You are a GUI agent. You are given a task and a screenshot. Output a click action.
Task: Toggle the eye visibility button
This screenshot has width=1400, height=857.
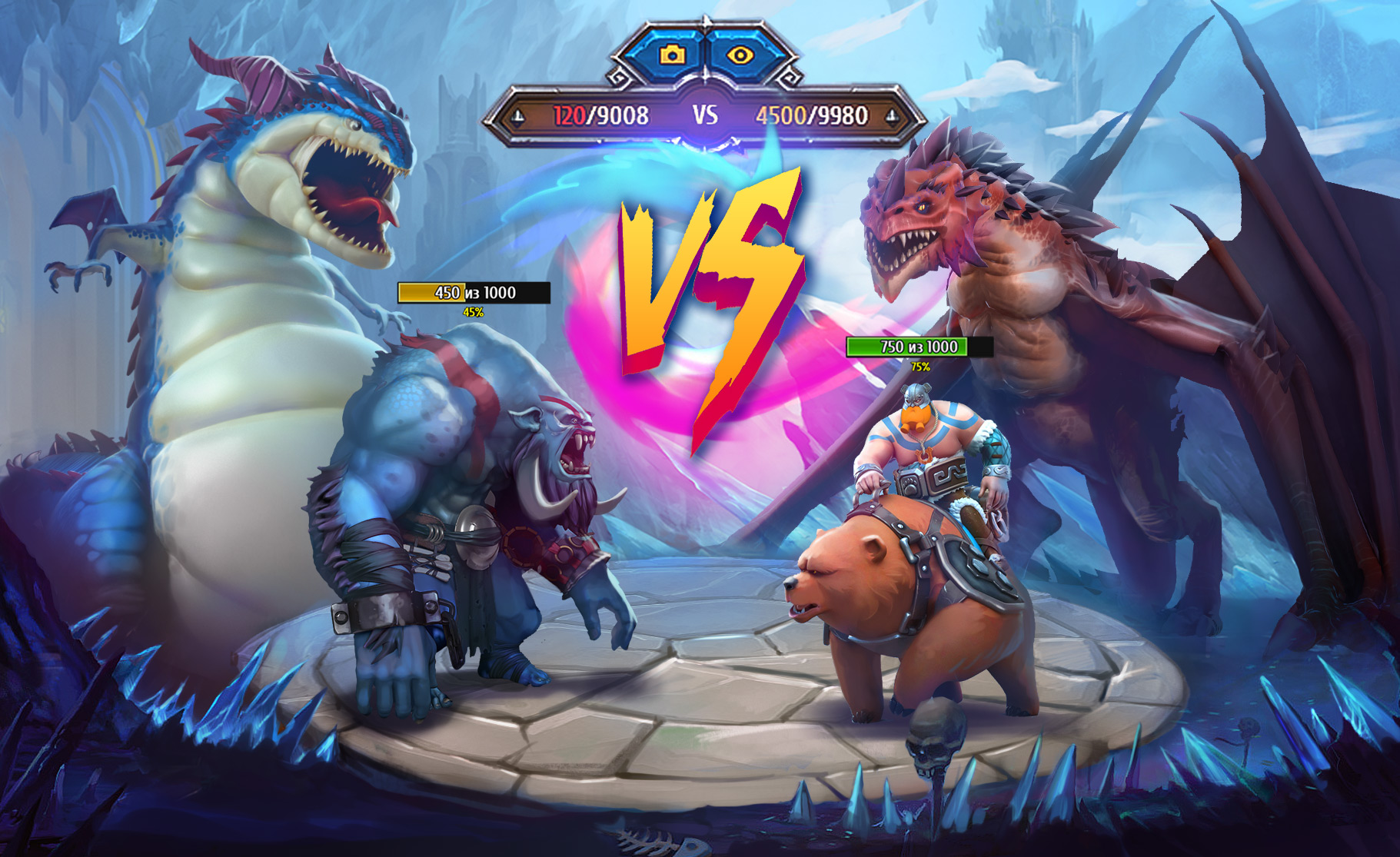click(740, 55)
